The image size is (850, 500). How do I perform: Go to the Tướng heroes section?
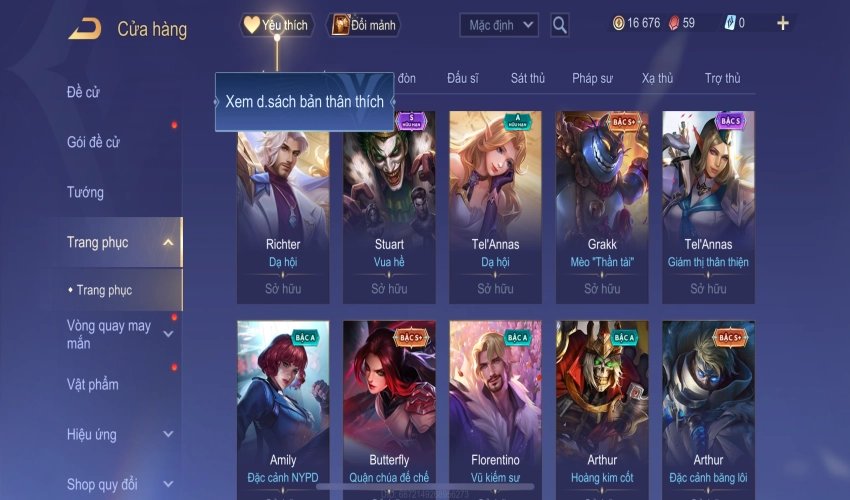click(x=85, y=192)
